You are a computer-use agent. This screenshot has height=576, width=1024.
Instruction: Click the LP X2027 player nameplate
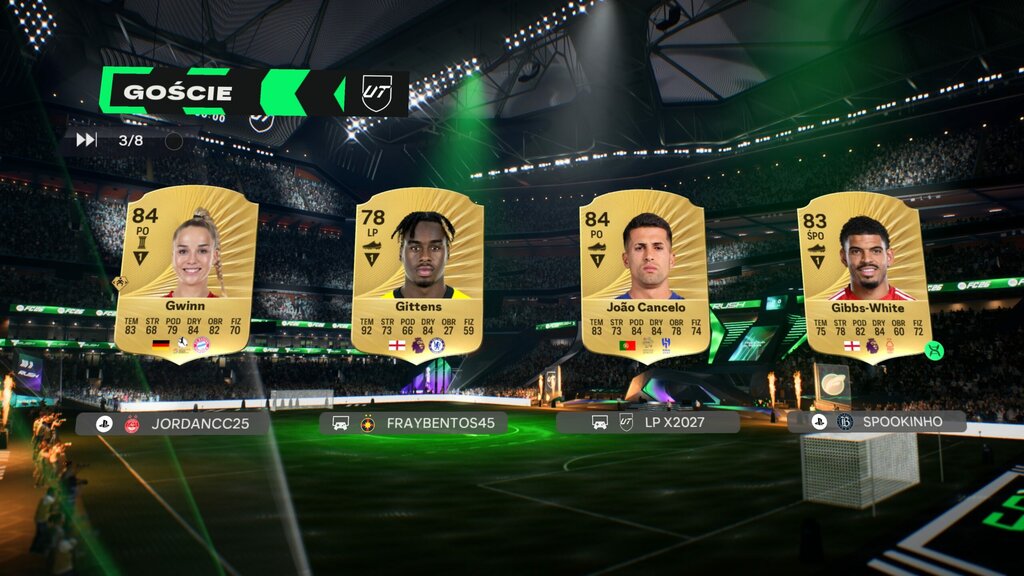click(648, 422)
